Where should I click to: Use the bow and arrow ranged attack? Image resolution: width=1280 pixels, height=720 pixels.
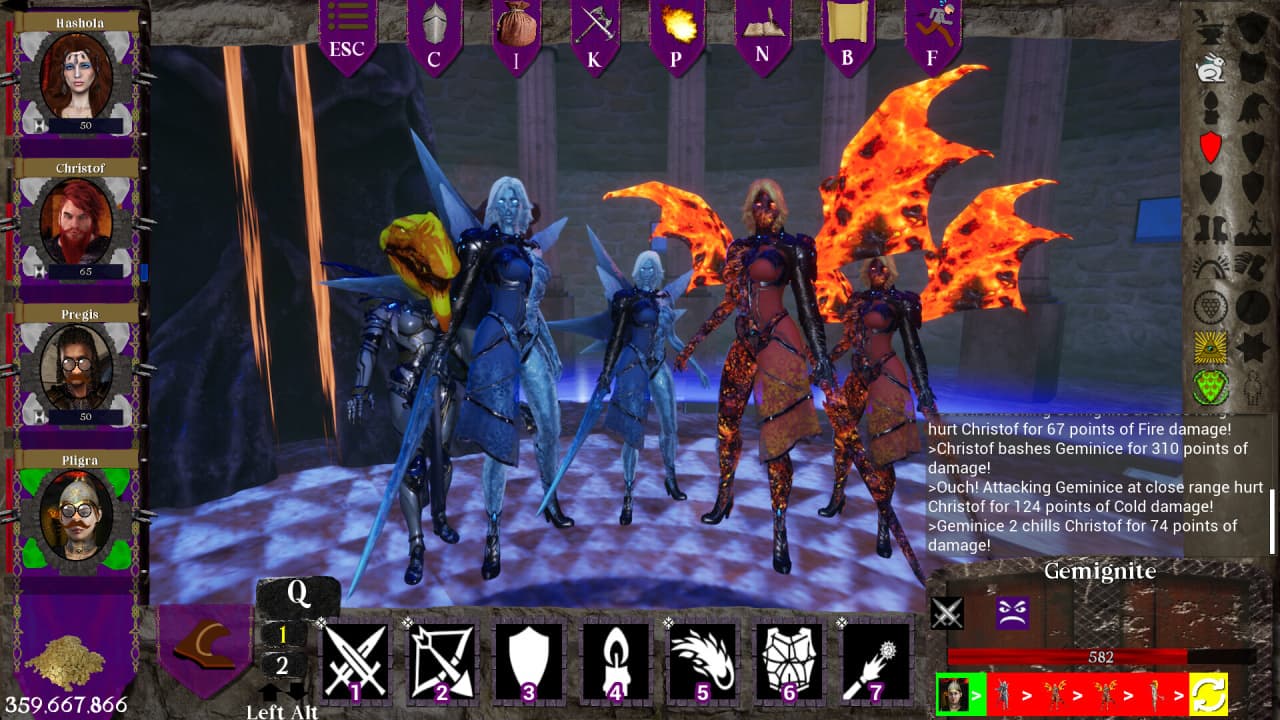[x=442, y=661]
